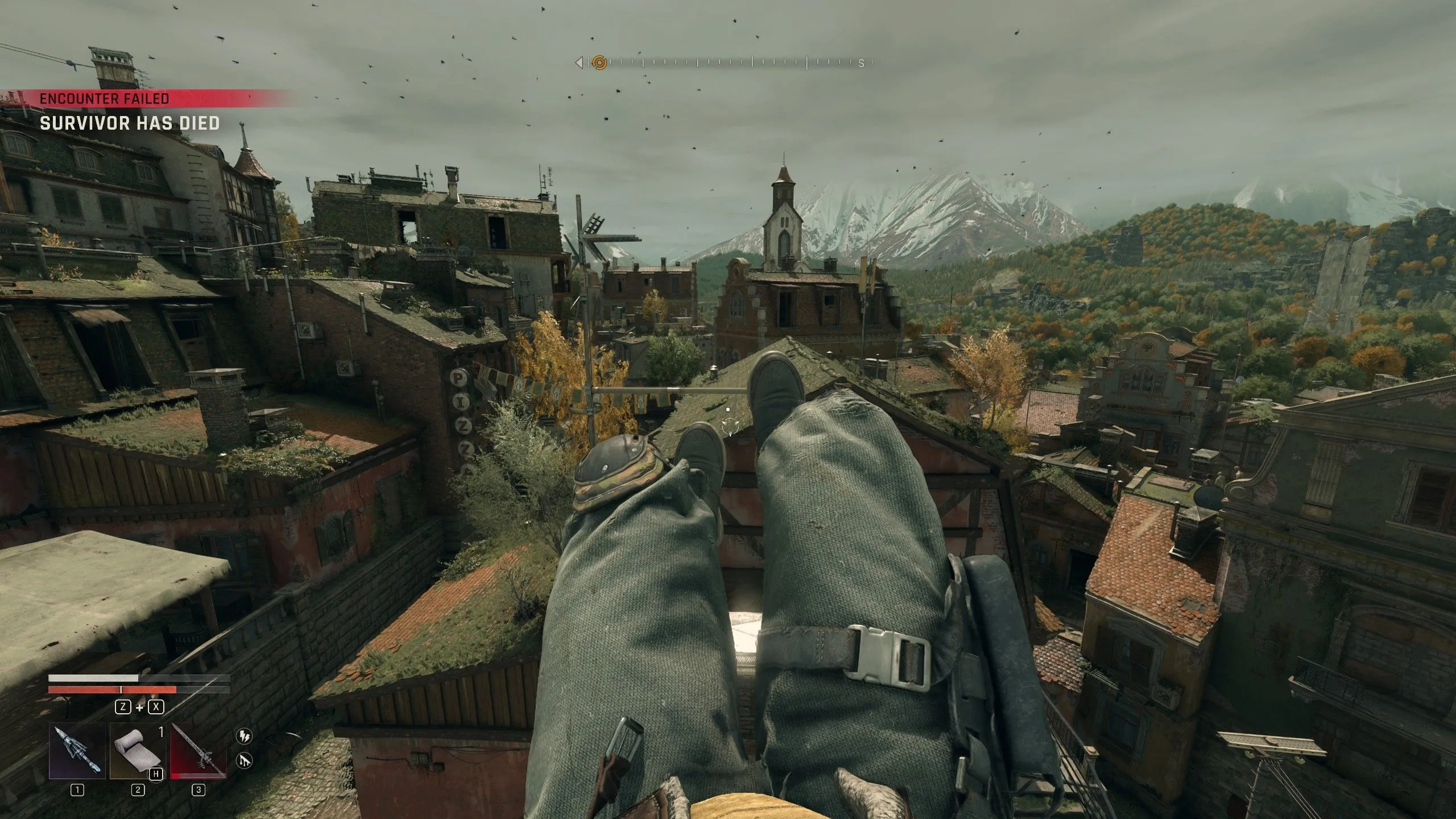Select the orange objective marker on compass

[599, 62]
